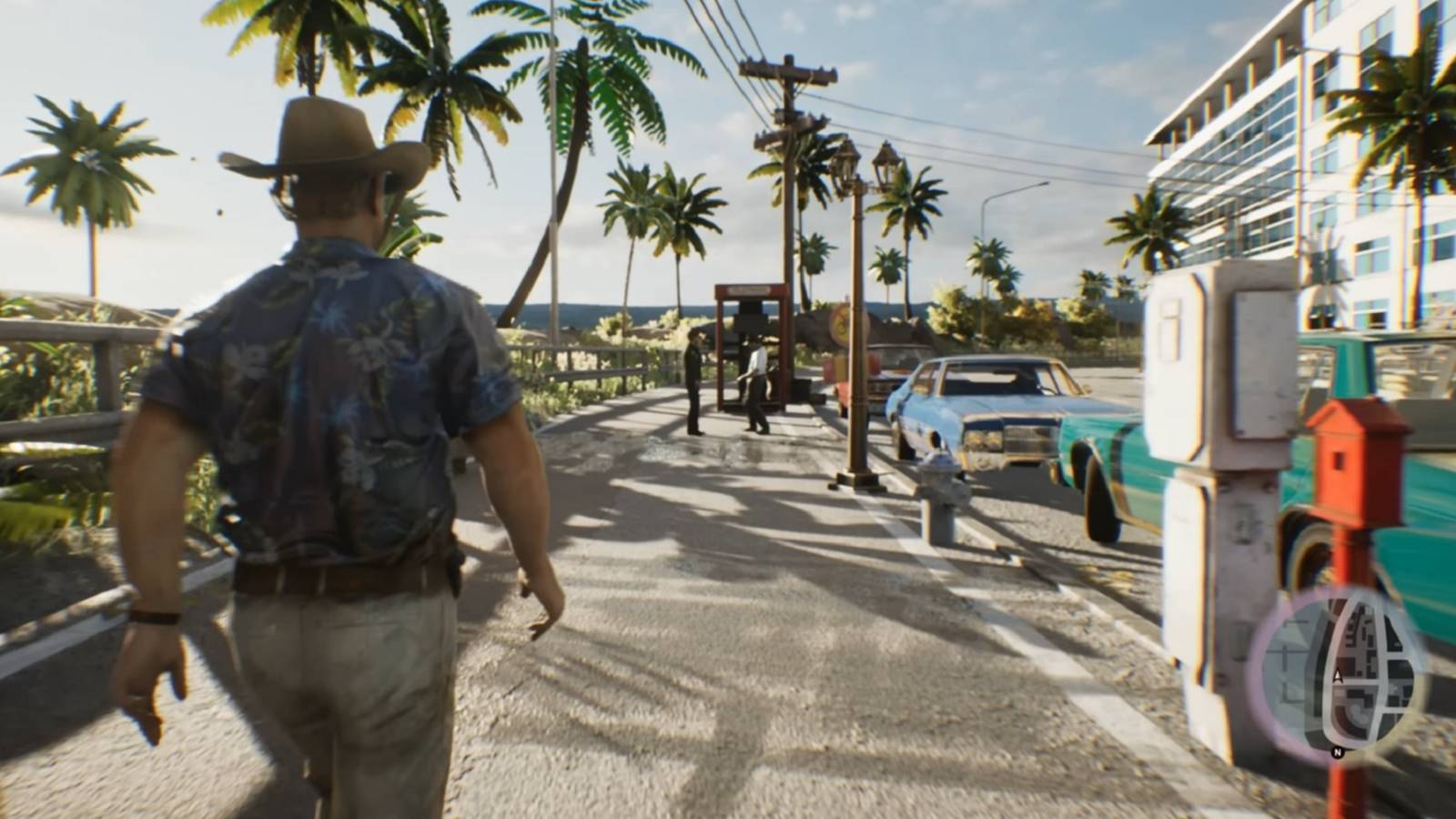Image resolution: width=1456 pixels, height=819 pixels.
Task: Click the yellow road sign behind the booth
Action: (843, 323)
